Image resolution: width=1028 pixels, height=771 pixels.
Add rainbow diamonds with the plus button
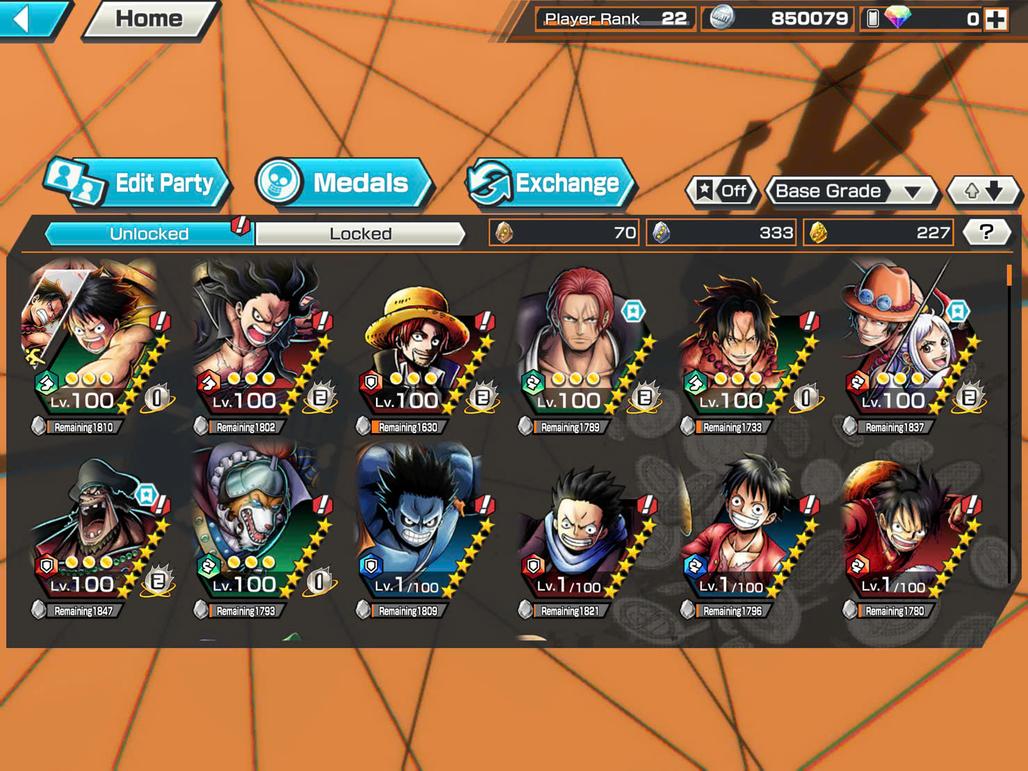[x=995, y=19]
